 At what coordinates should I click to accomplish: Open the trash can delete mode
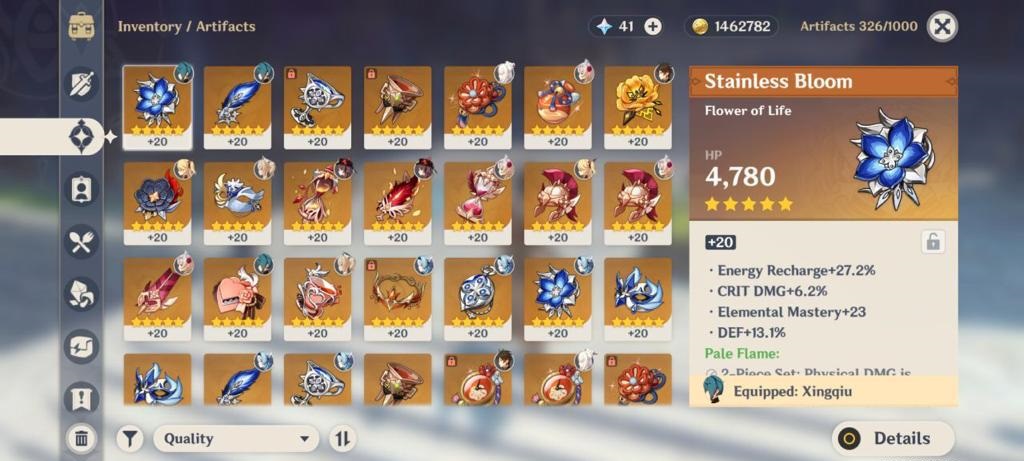(x=82, y=437)
